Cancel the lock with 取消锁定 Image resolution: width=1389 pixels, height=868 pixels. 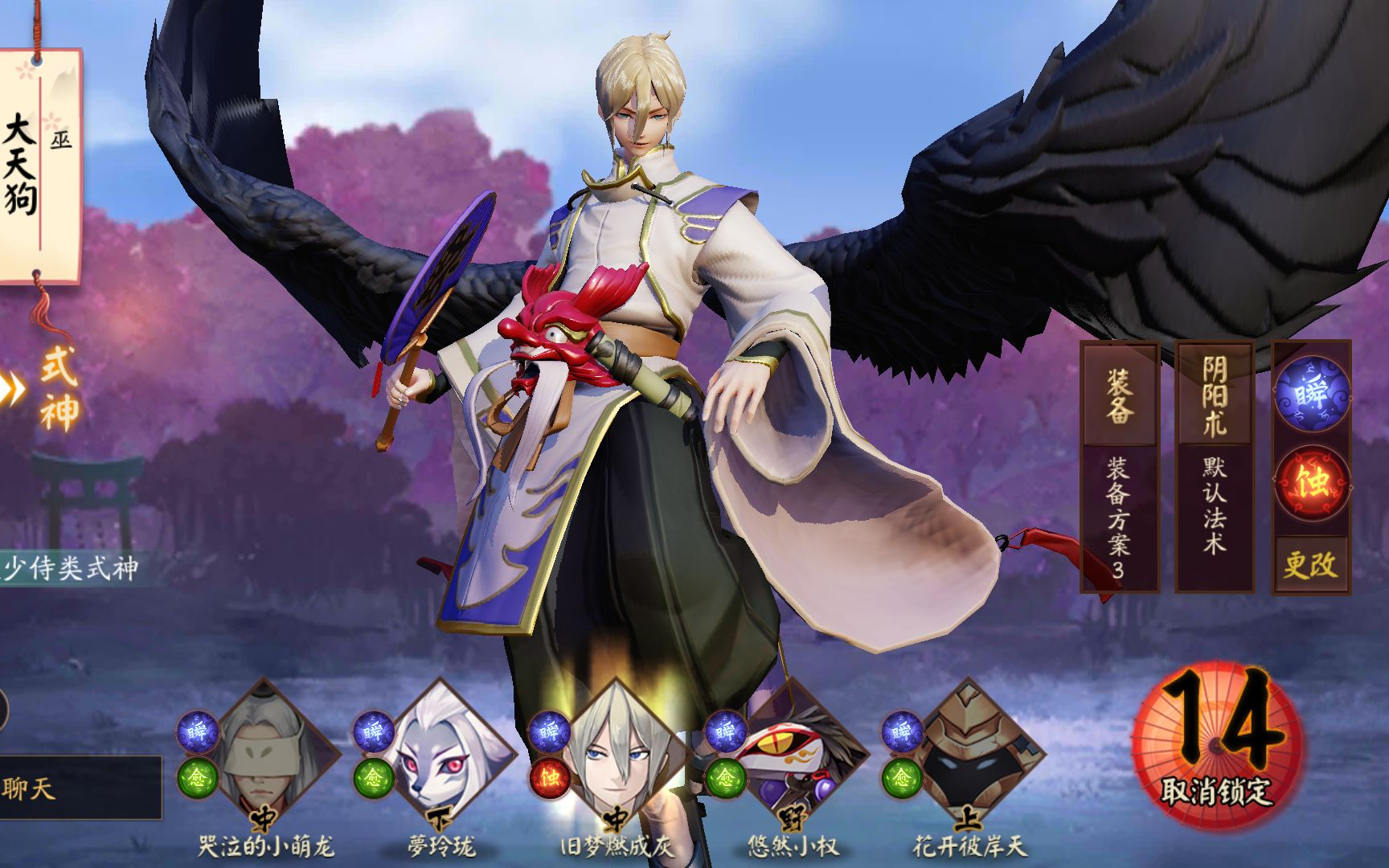(x=1217, y=747)
